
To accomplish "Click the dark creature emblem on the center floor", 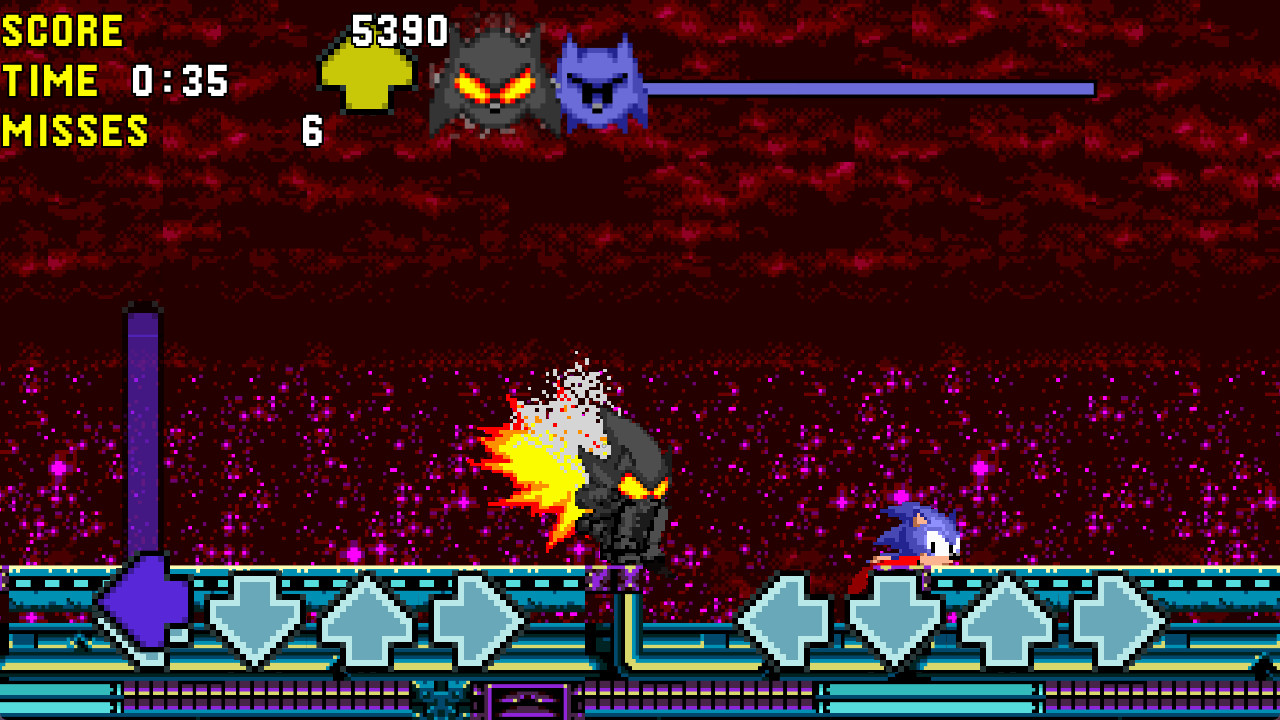I will 440,700.
